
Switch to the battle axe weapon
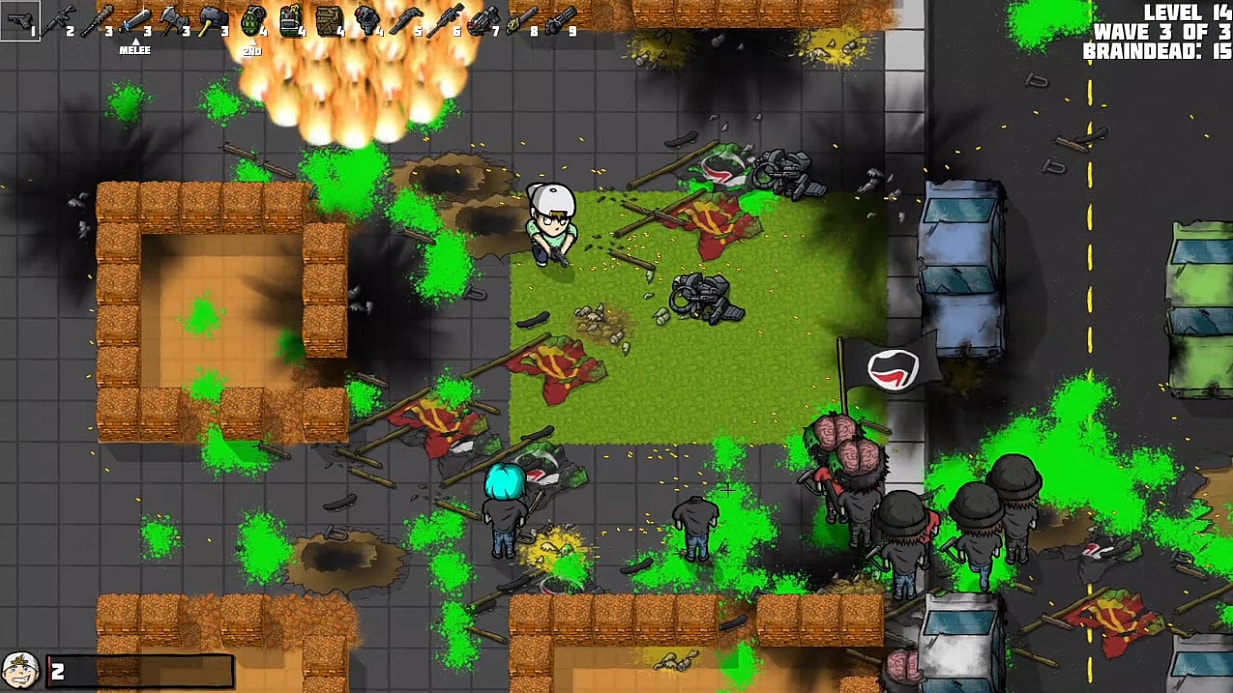(173, 20)
